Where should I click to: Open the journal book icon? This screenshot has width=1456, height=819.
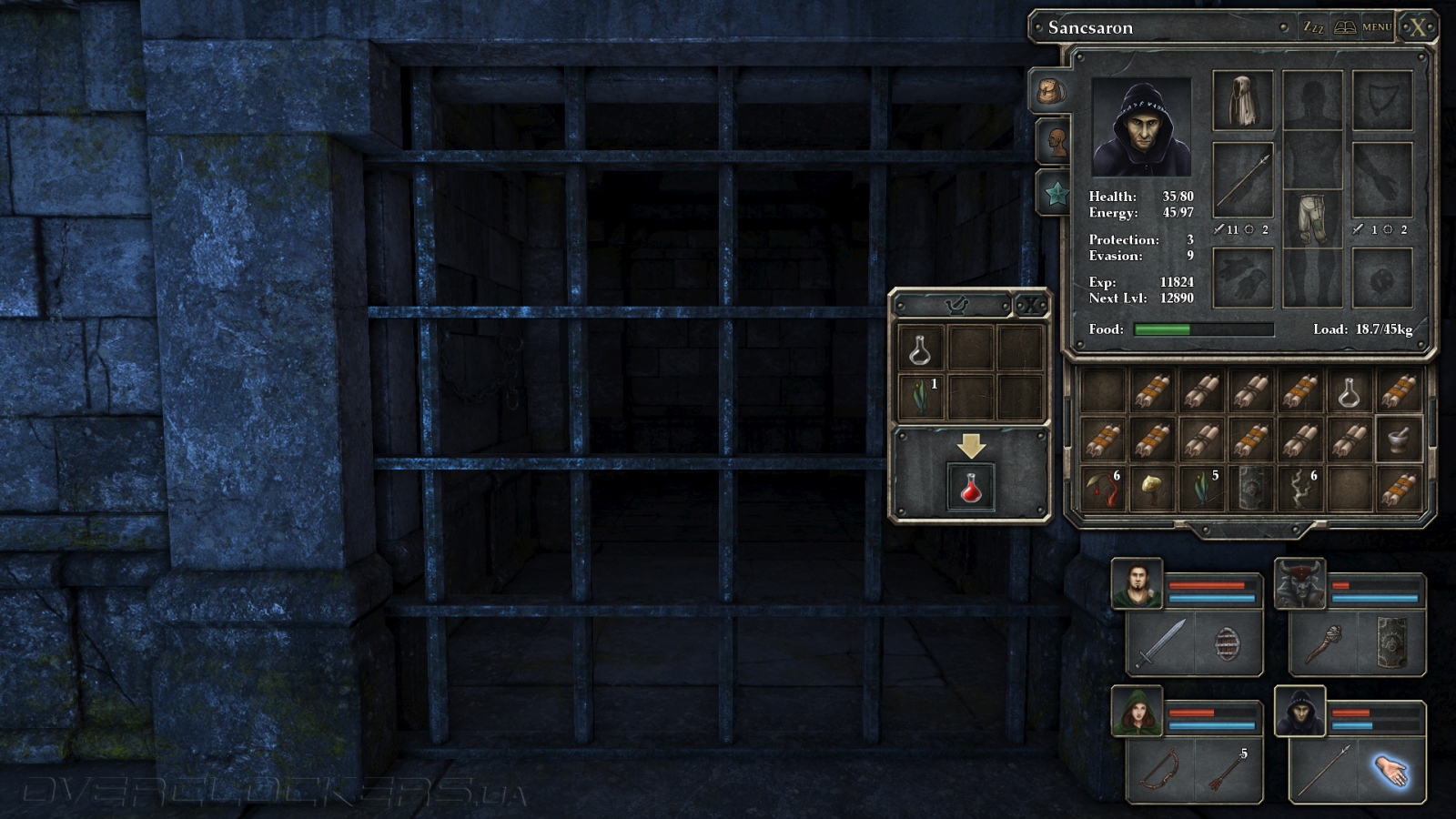coord(1344,27)
